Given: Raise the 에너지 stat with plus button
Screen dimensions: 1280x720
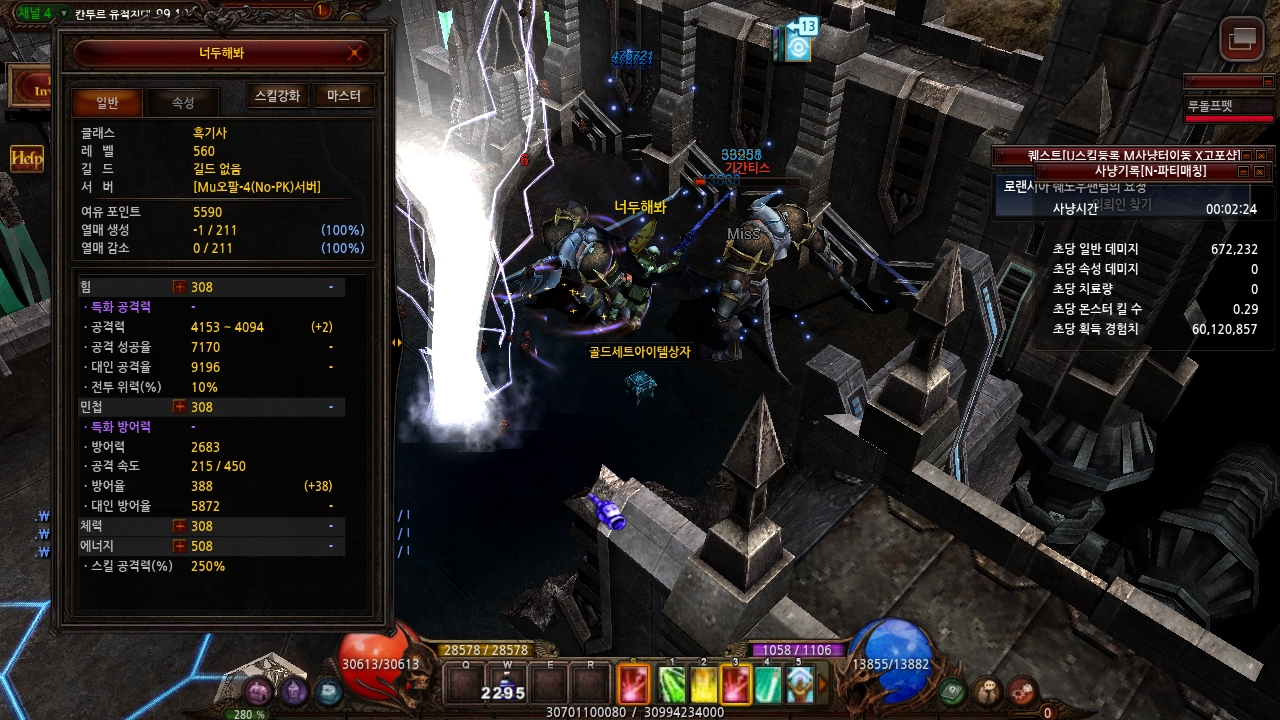Looking at the screenshot, I should (180, 546).
